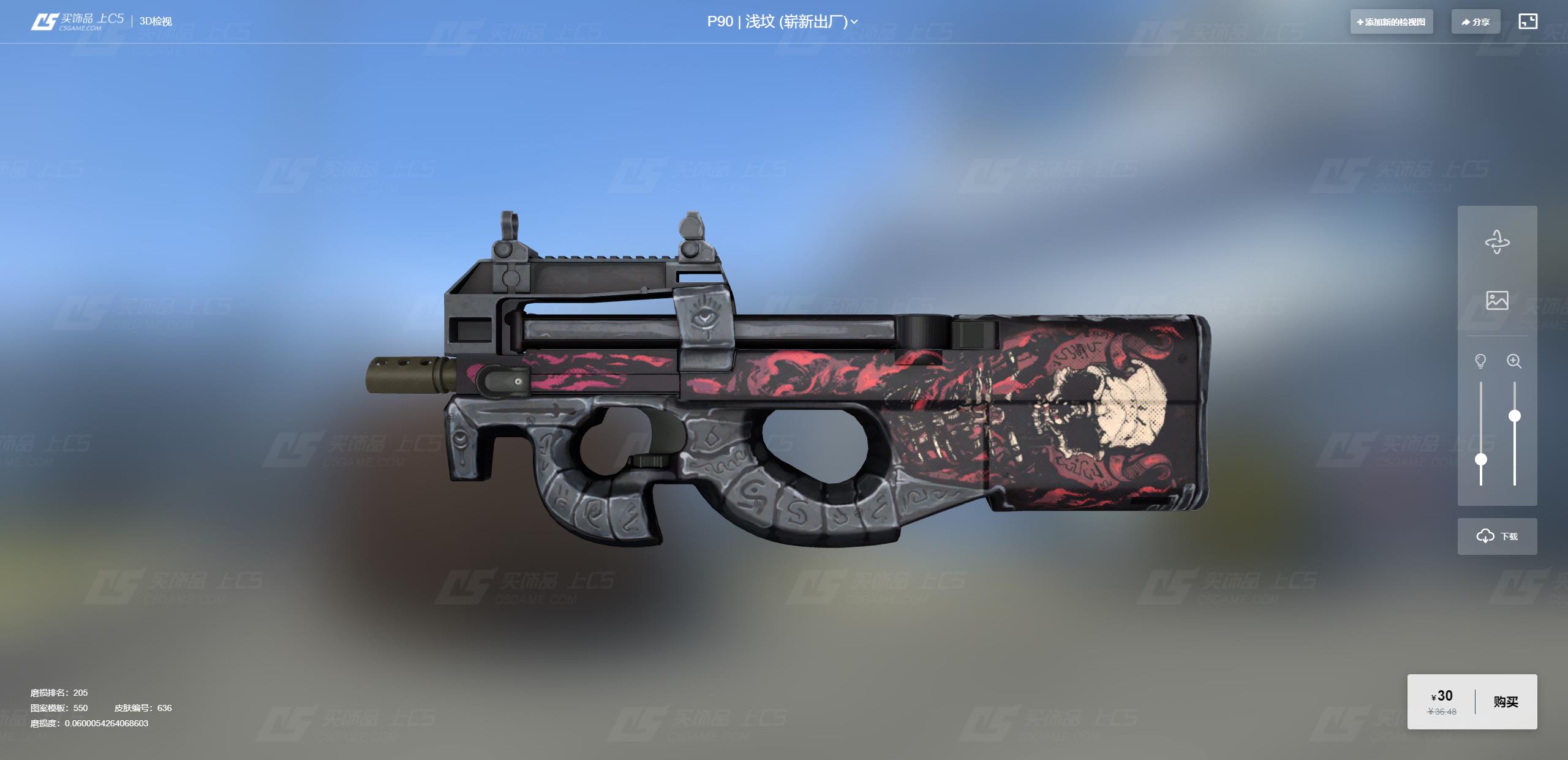
Task: Toggle fullscreen view mode
Action: [1528, 21]
